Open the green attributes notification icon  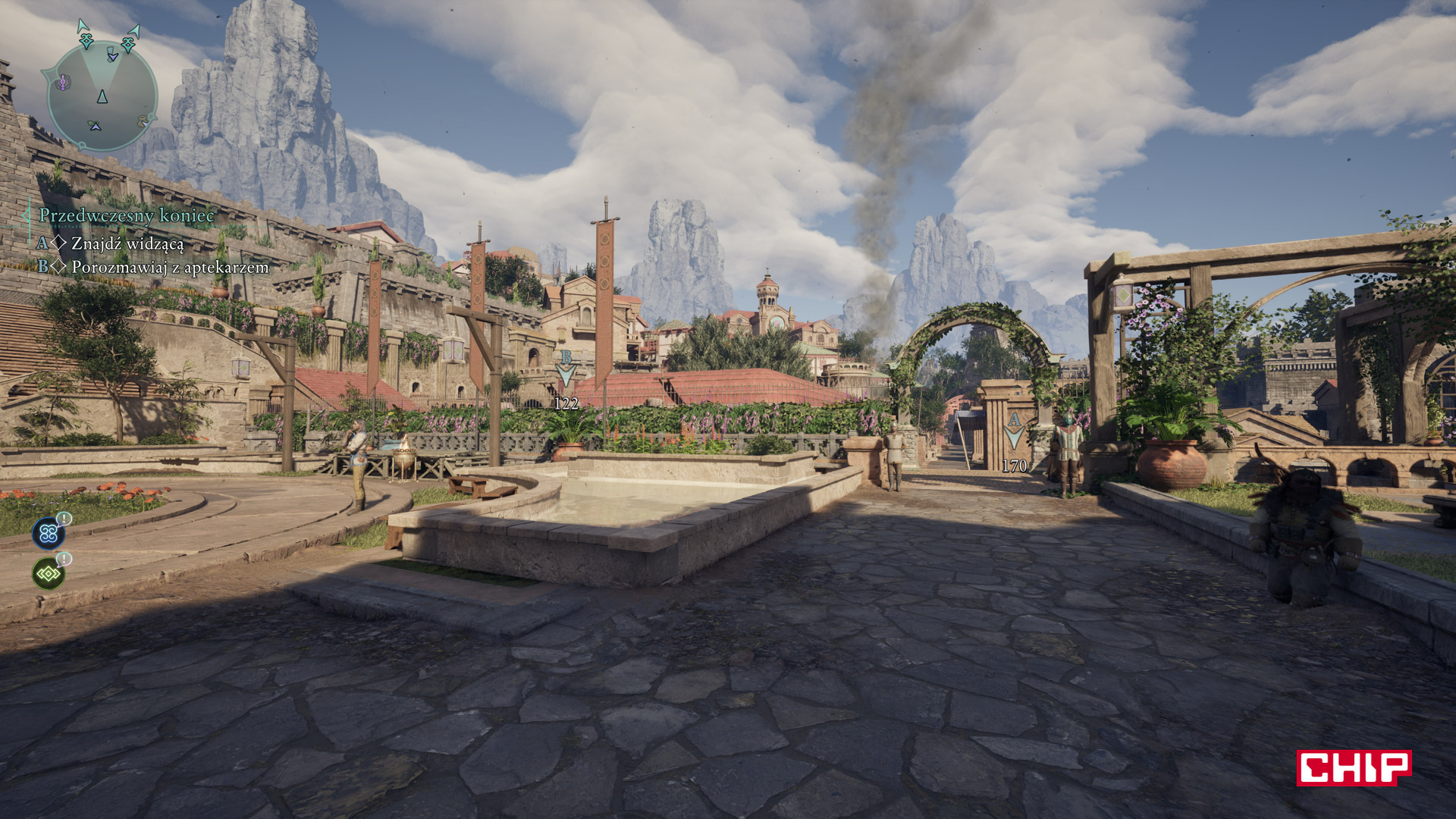(x=49, y=574)
